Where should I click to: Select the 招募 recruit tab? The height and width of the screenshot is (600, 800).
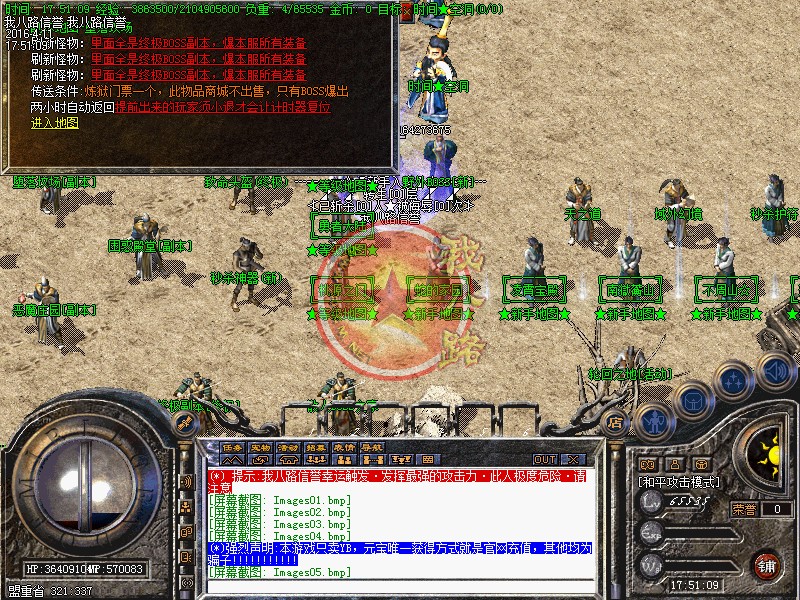click(317, 447)
